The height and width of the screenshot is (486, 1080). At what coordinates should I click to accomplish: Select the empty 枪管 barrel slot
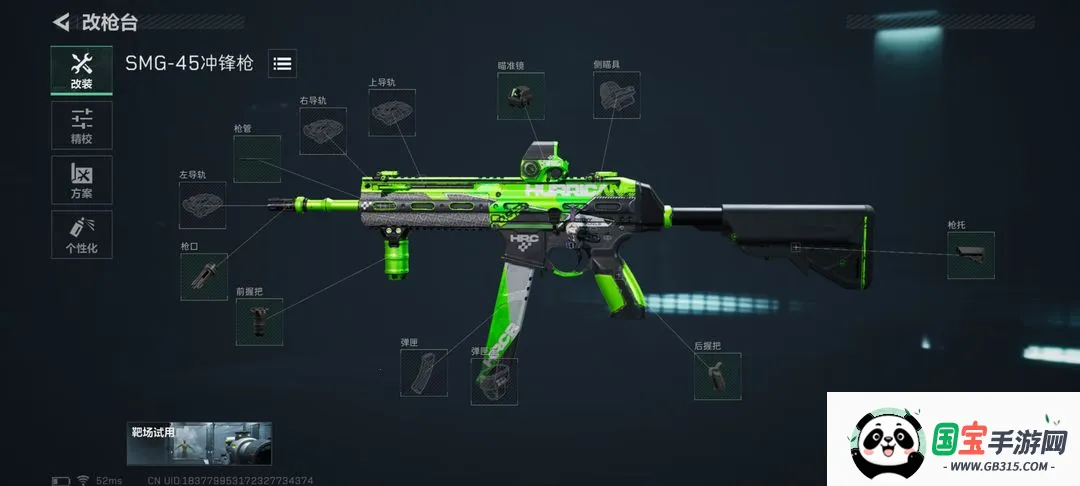pos(257,159)
